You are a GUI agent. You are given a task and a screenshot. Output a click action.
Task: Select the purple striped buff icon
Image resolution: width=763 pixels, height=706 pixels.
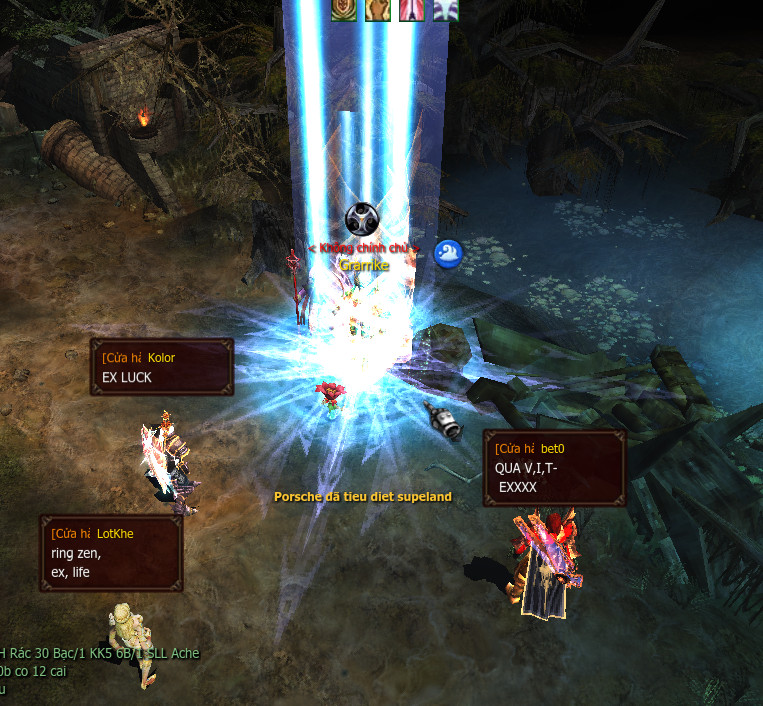pyautogui.click(x=443, y=10)
